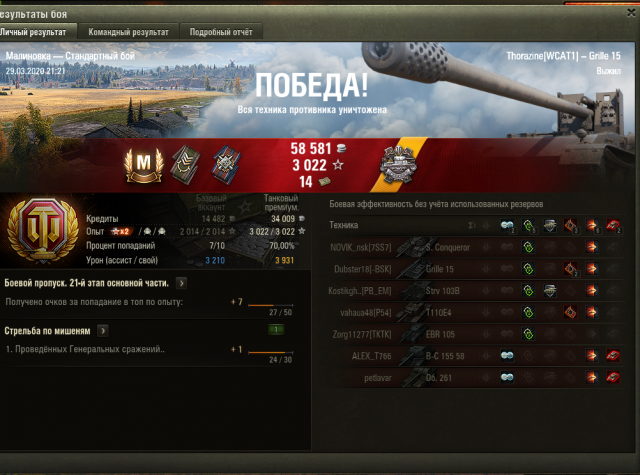This screenshot has width=640, height=475.
Task: Open the Стрельба по мишеням arrow button
Action: 102,330
